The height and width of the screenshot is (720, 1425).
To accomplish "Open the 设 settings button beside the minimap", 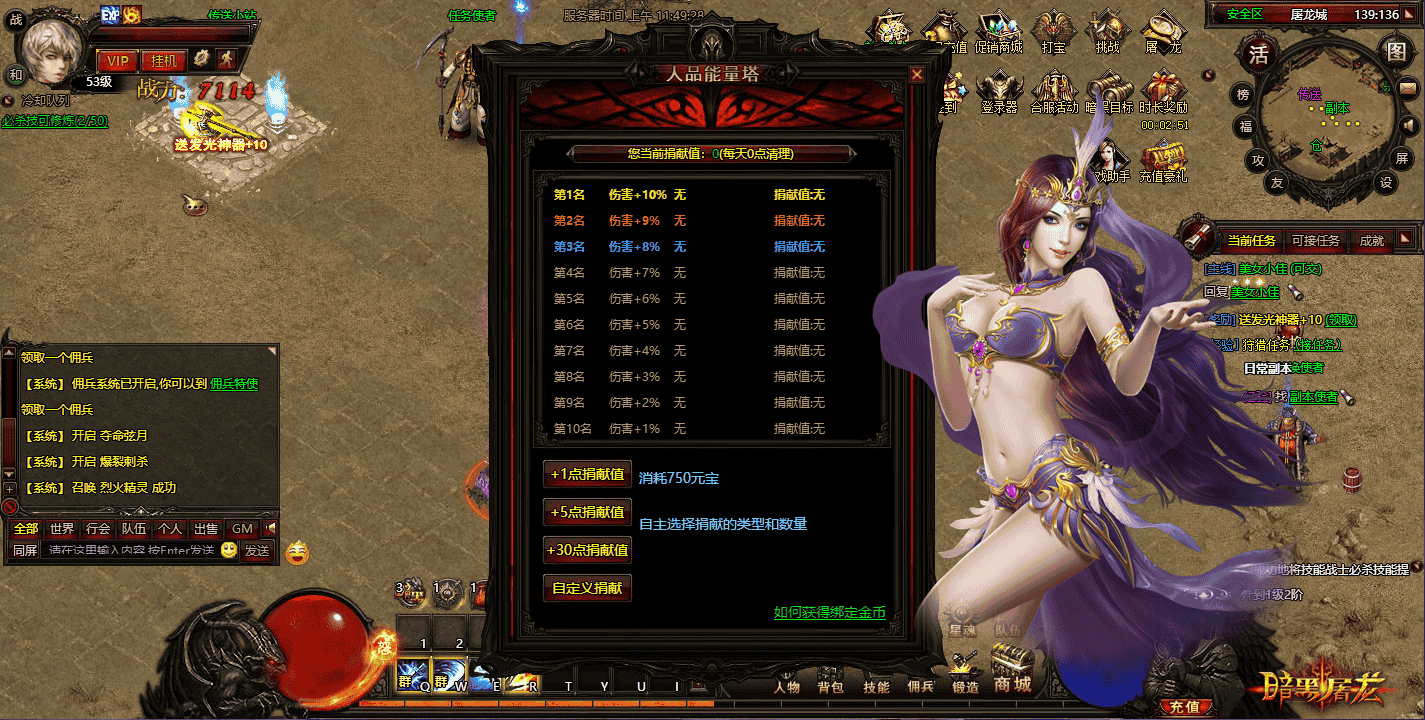I will (1386, 183).
